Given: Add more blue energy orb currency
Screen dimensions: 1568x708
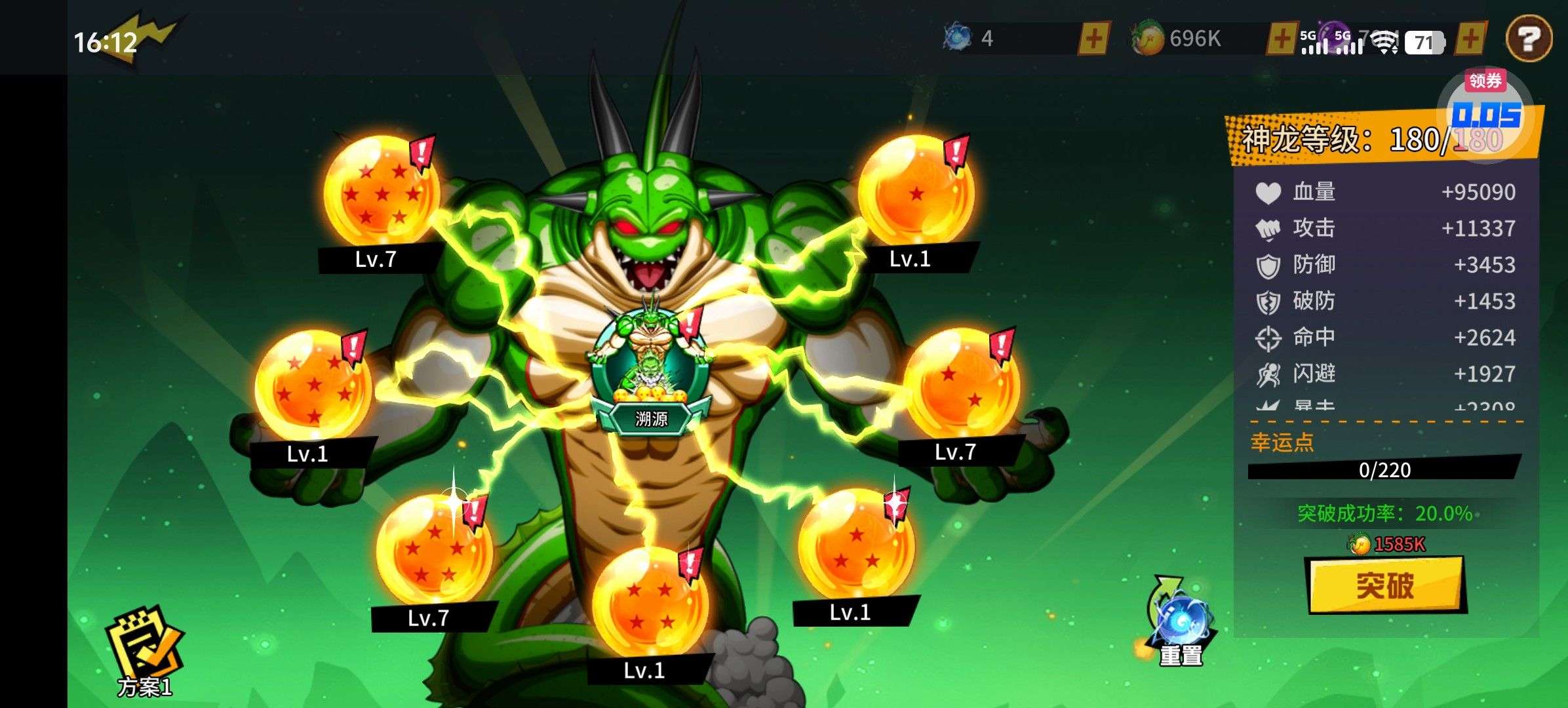Looking at the screenshot, I should pos(1093,39).
